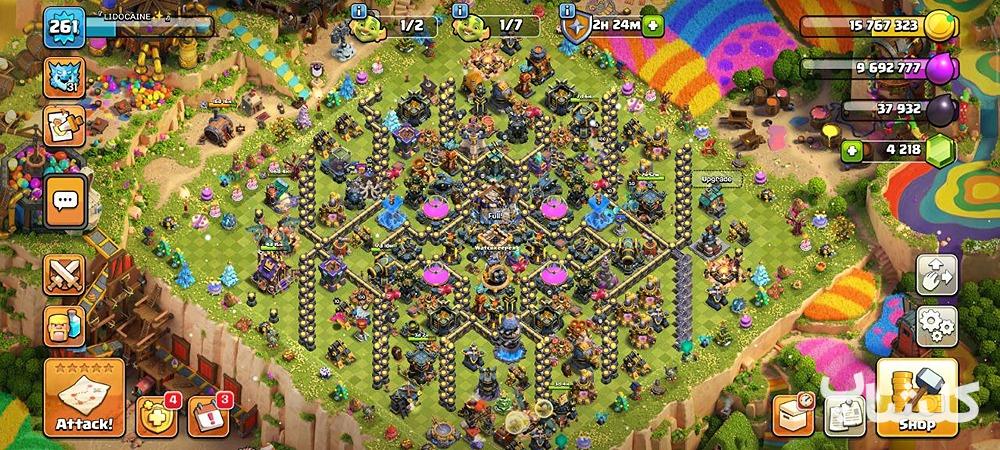Click the green plus beside the gems count

click(853, 152)
